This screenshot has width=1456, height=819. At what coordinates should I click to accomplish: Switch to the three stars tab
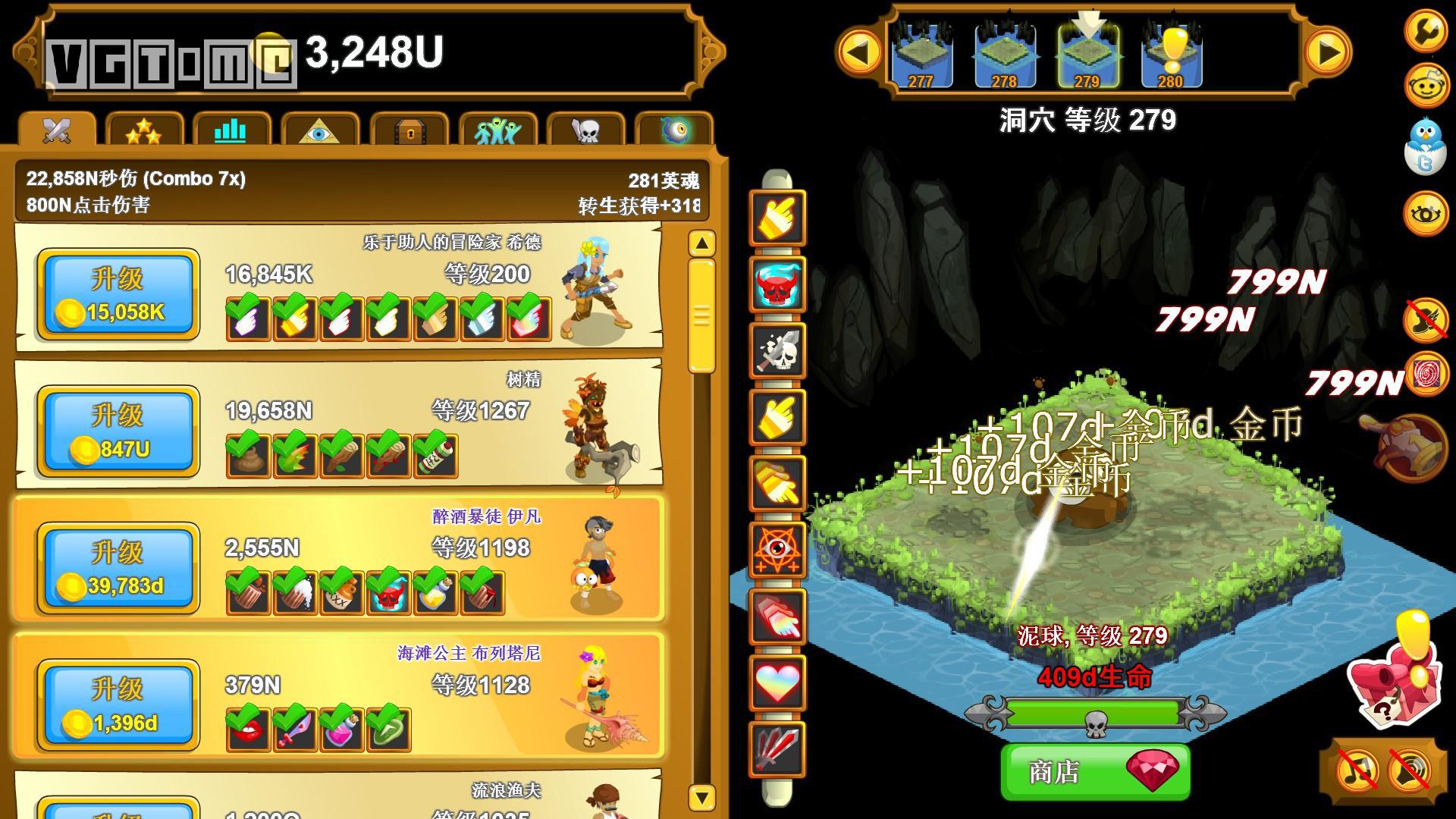tap(144, 131)
